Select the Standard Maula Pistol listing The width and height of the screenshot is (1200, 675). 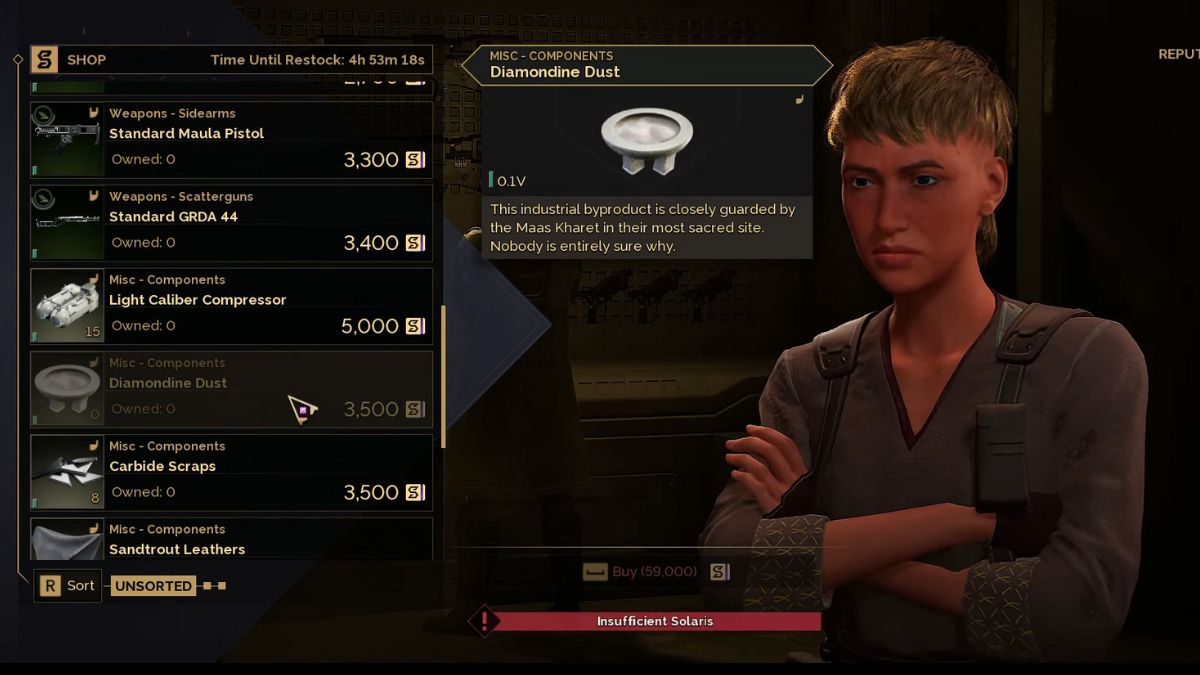[232, 140]
